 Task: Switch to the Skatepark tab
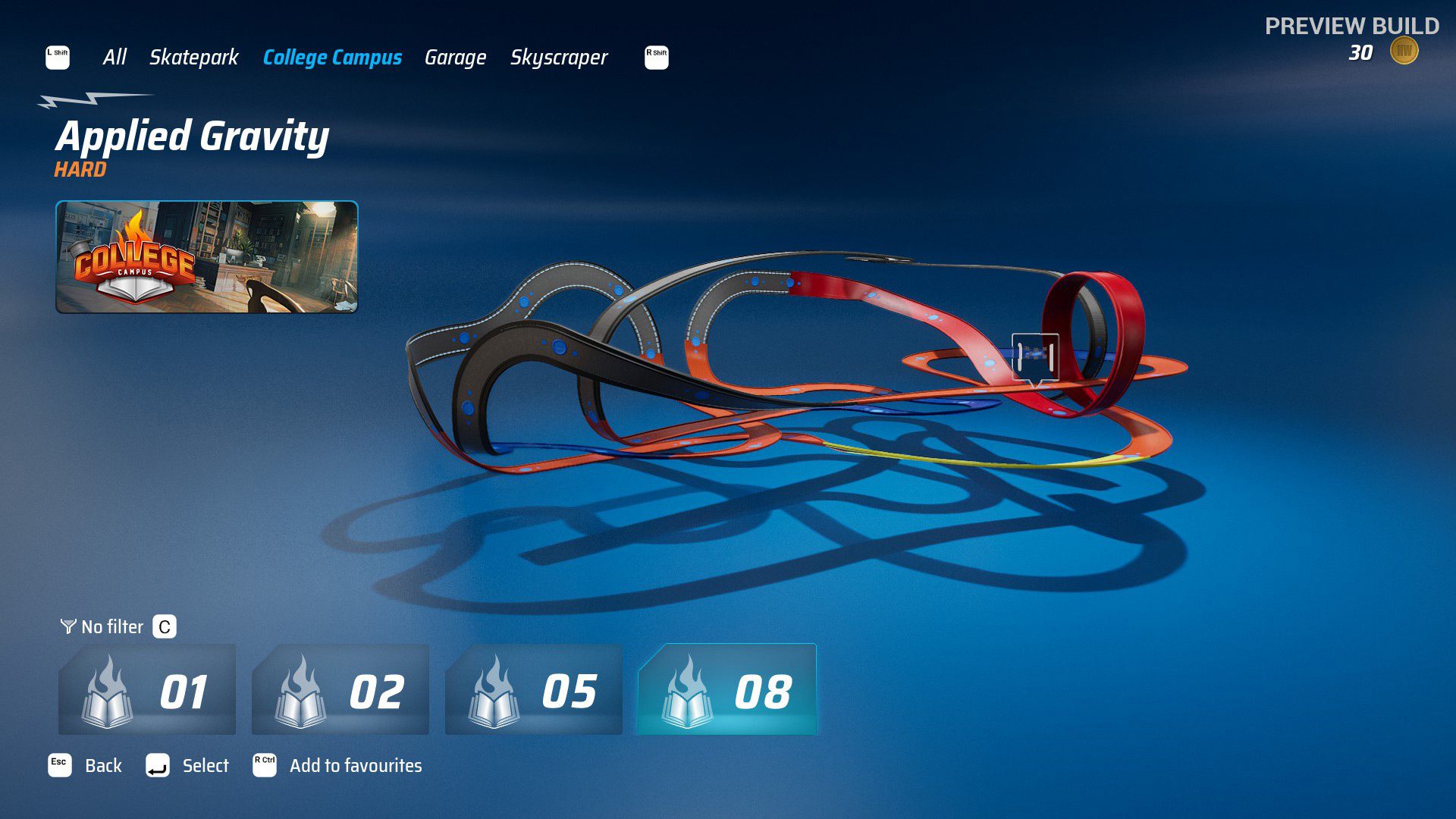click(193, 57)
